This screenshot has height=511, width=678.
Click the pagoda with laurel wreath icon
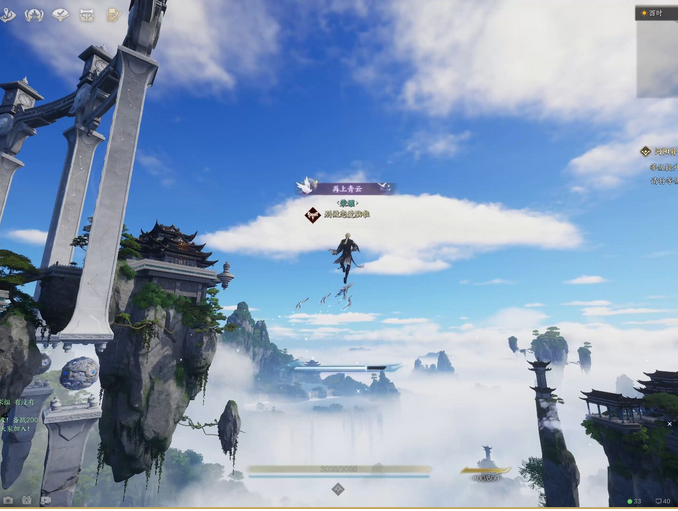click(34, 15)
